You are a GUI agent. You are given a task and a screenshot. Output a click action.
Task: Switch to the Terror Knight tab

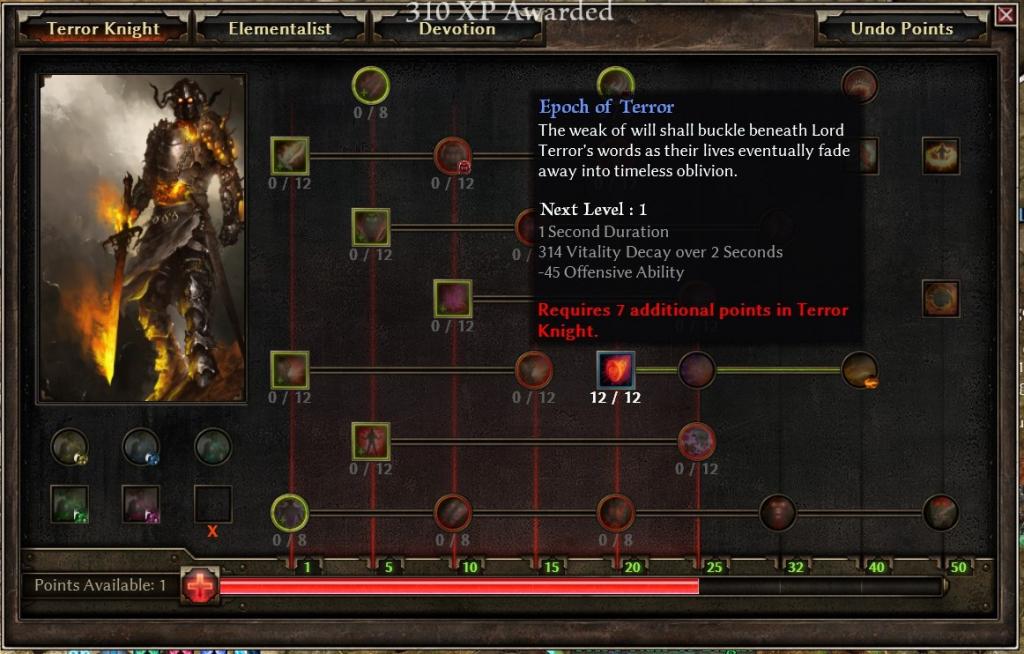tap(103, 29)
